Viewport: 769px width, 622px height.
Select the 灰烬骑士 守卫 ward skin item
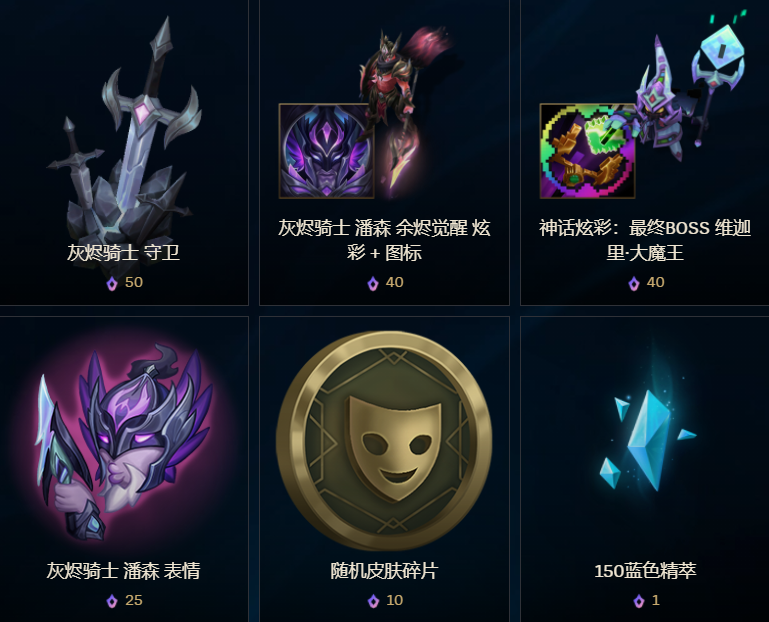124,150
